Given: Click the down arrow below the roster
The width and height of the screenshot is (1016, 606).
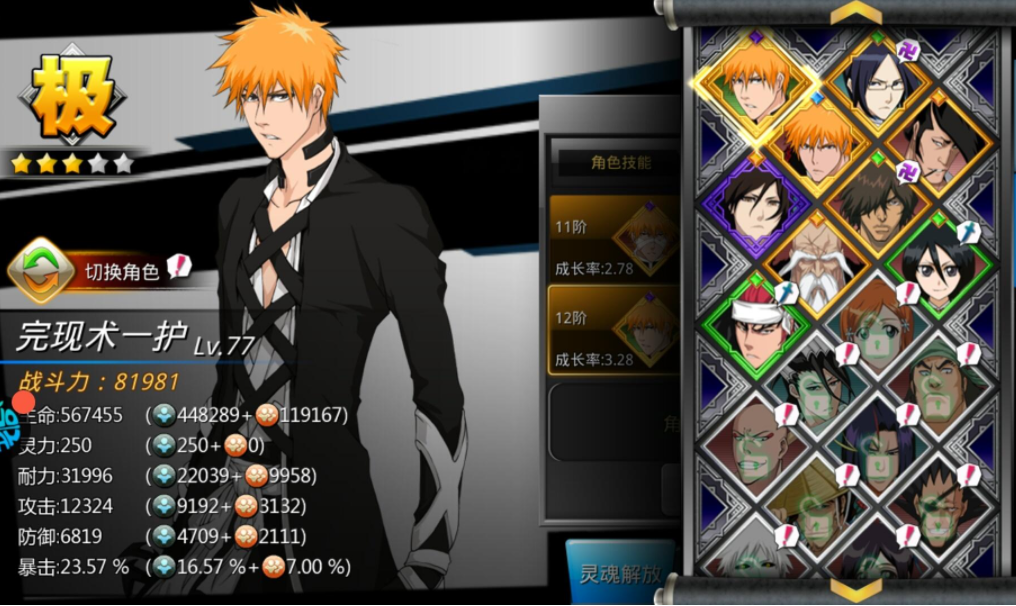Looking at the screenshot, I should [x=856, y=592].
